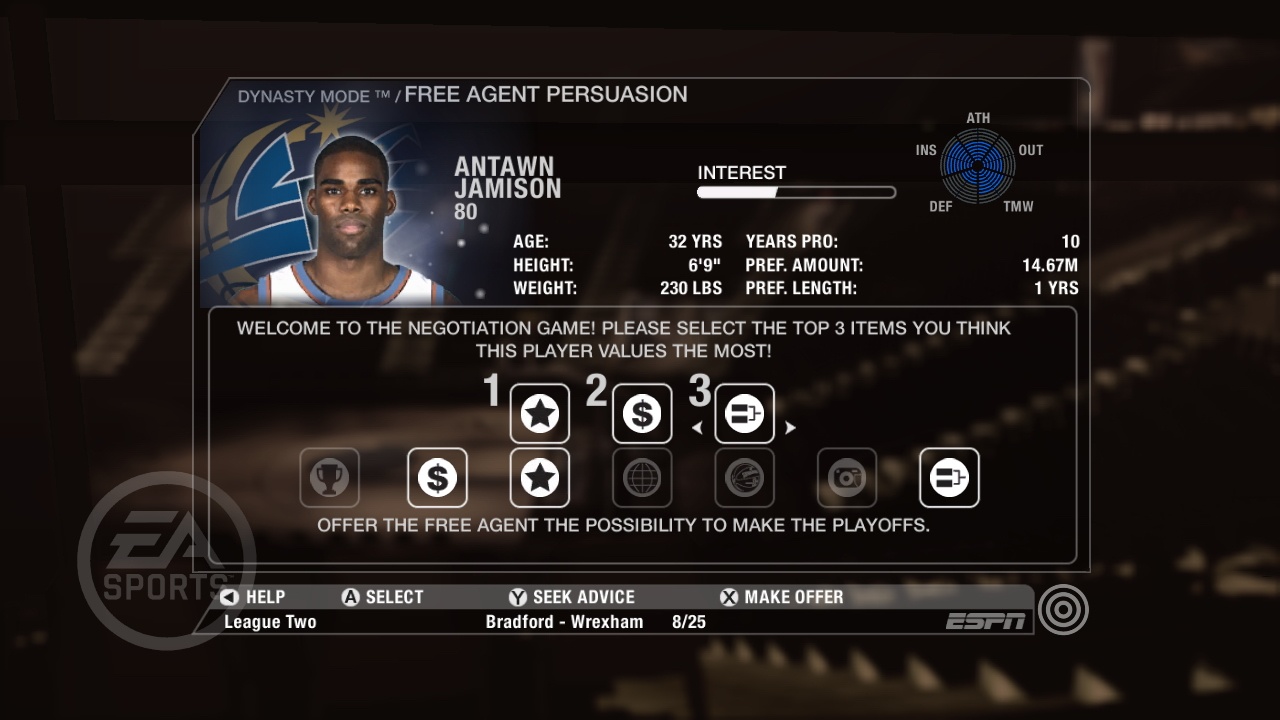Image resolution: width=1280 pixels, height=720 pixels.
Task: Select the dollar sign money icon
Action: click(x=437, y=478)
